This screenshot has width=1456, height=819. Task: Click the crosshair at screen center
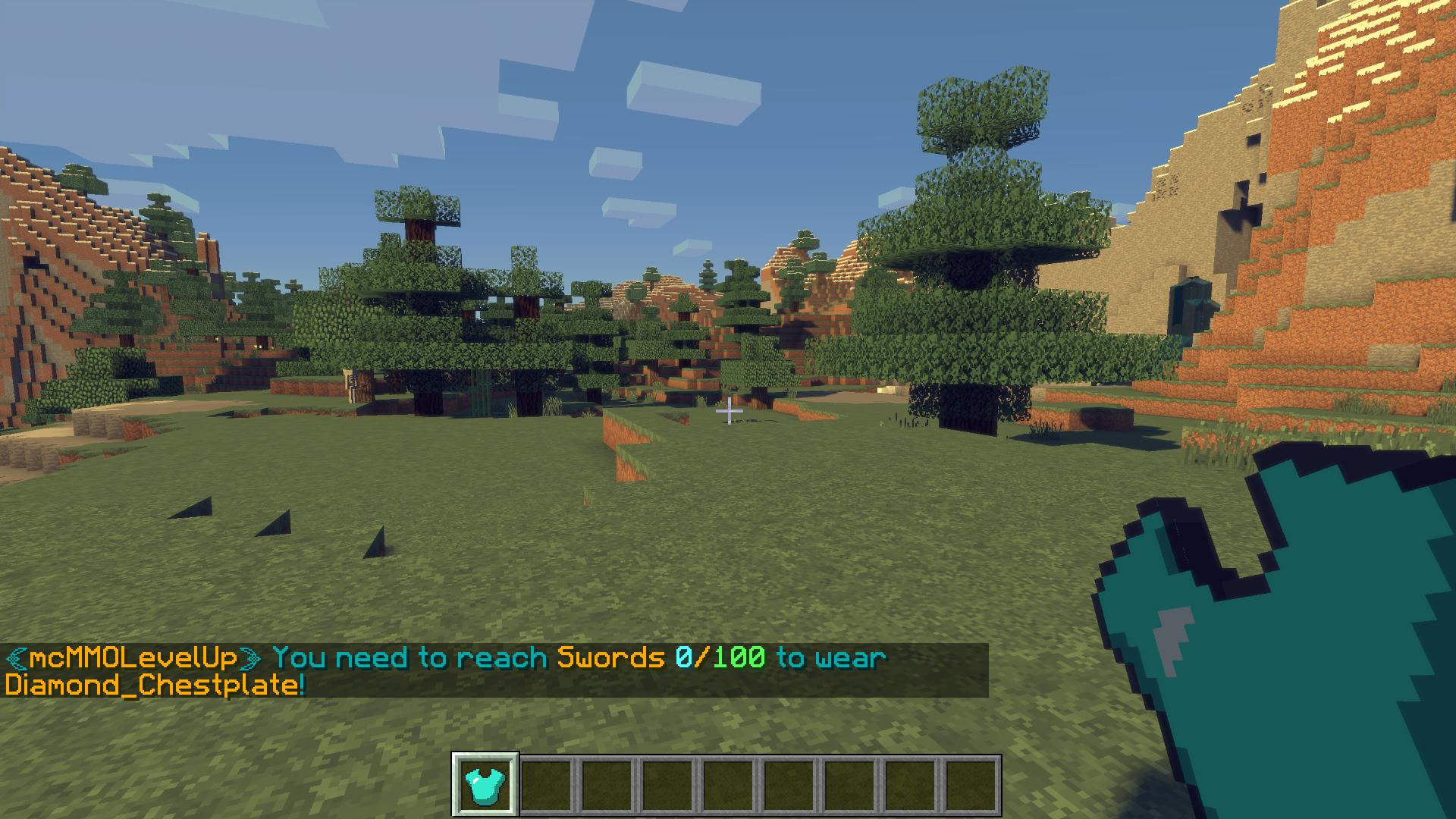(728, 409)
